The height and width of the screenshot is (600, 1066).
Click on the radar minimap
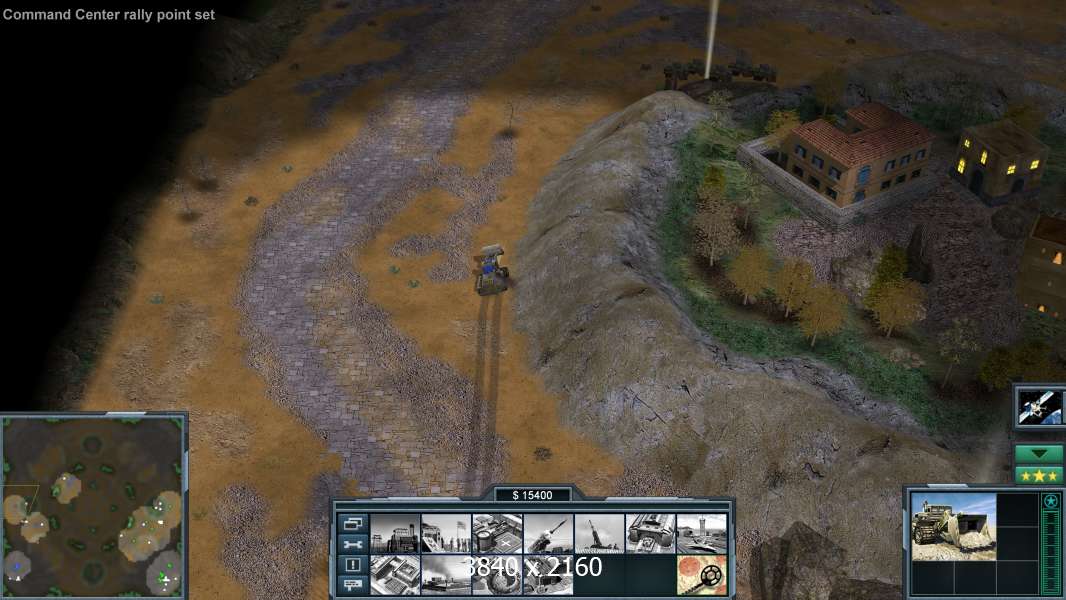(x=93, y=506)
